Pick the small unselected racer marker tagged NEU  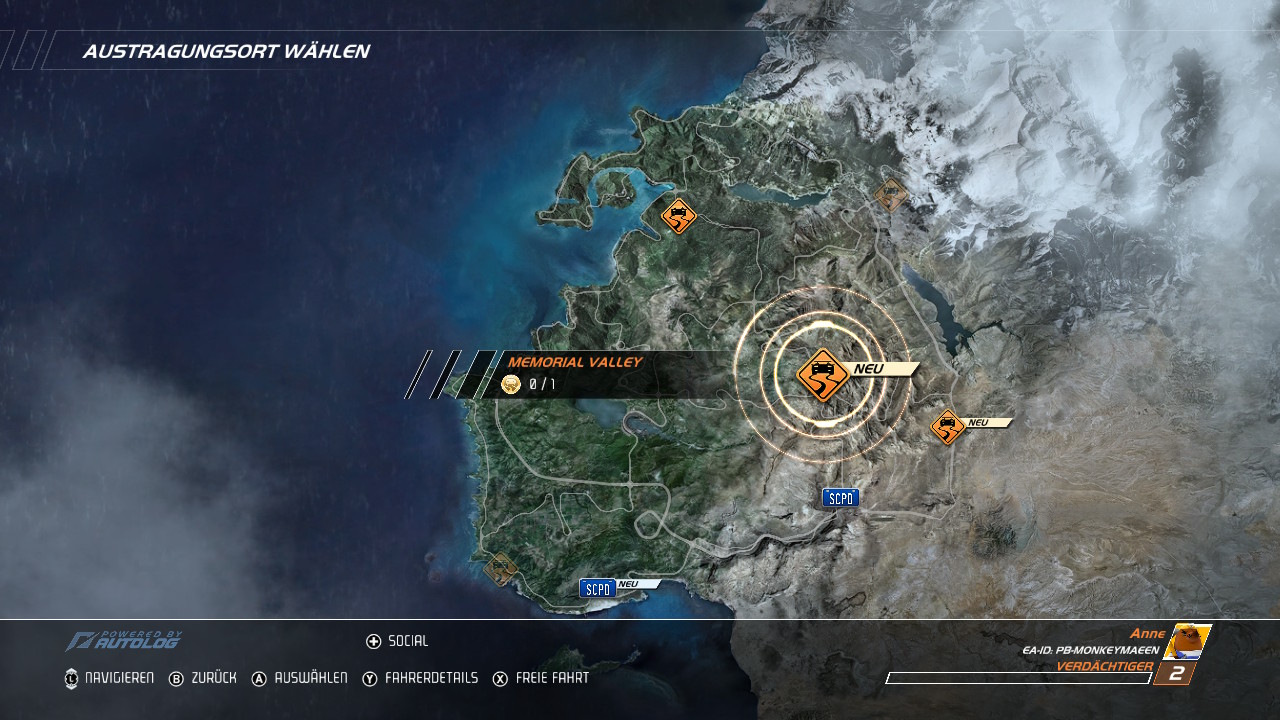coord(947,427)
